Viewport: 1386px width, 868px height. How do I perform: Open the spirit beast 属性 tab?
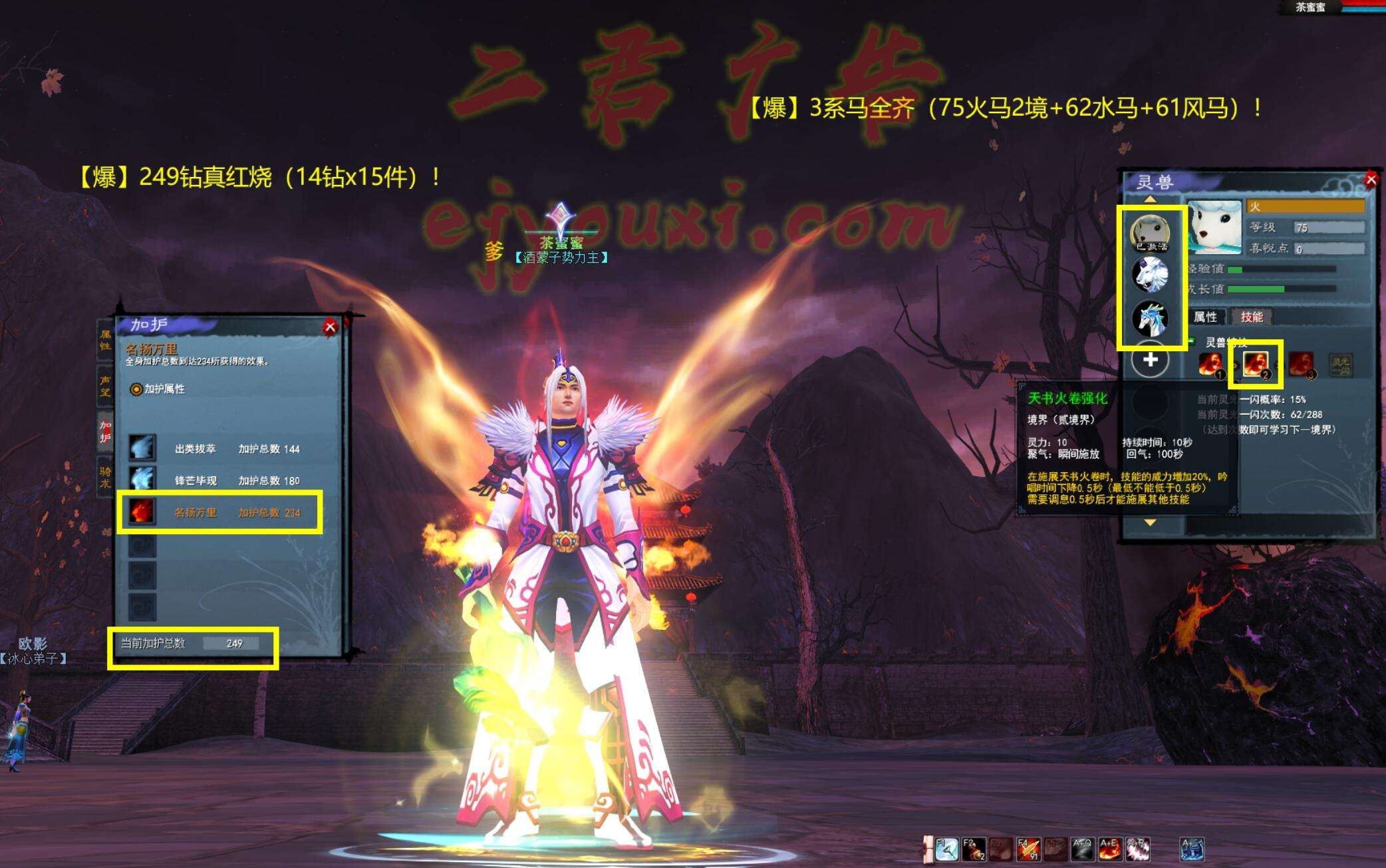1205,317
